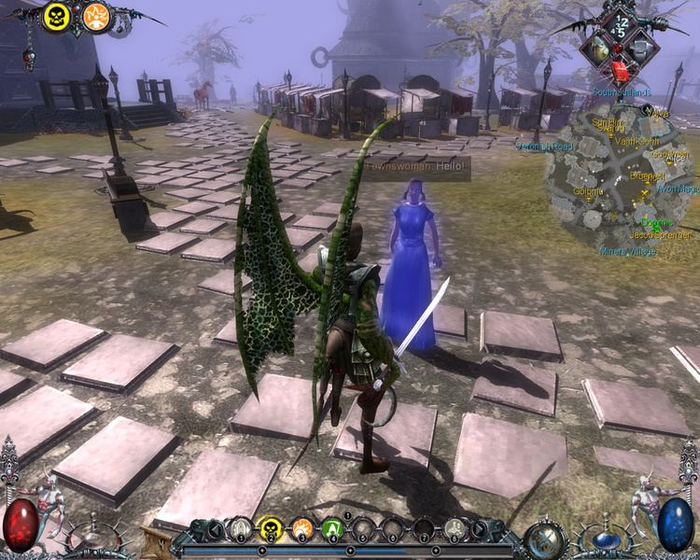Viewport: 700px width, 560px height.
Task: Click the circular town minimap
Action: point(618,178)
